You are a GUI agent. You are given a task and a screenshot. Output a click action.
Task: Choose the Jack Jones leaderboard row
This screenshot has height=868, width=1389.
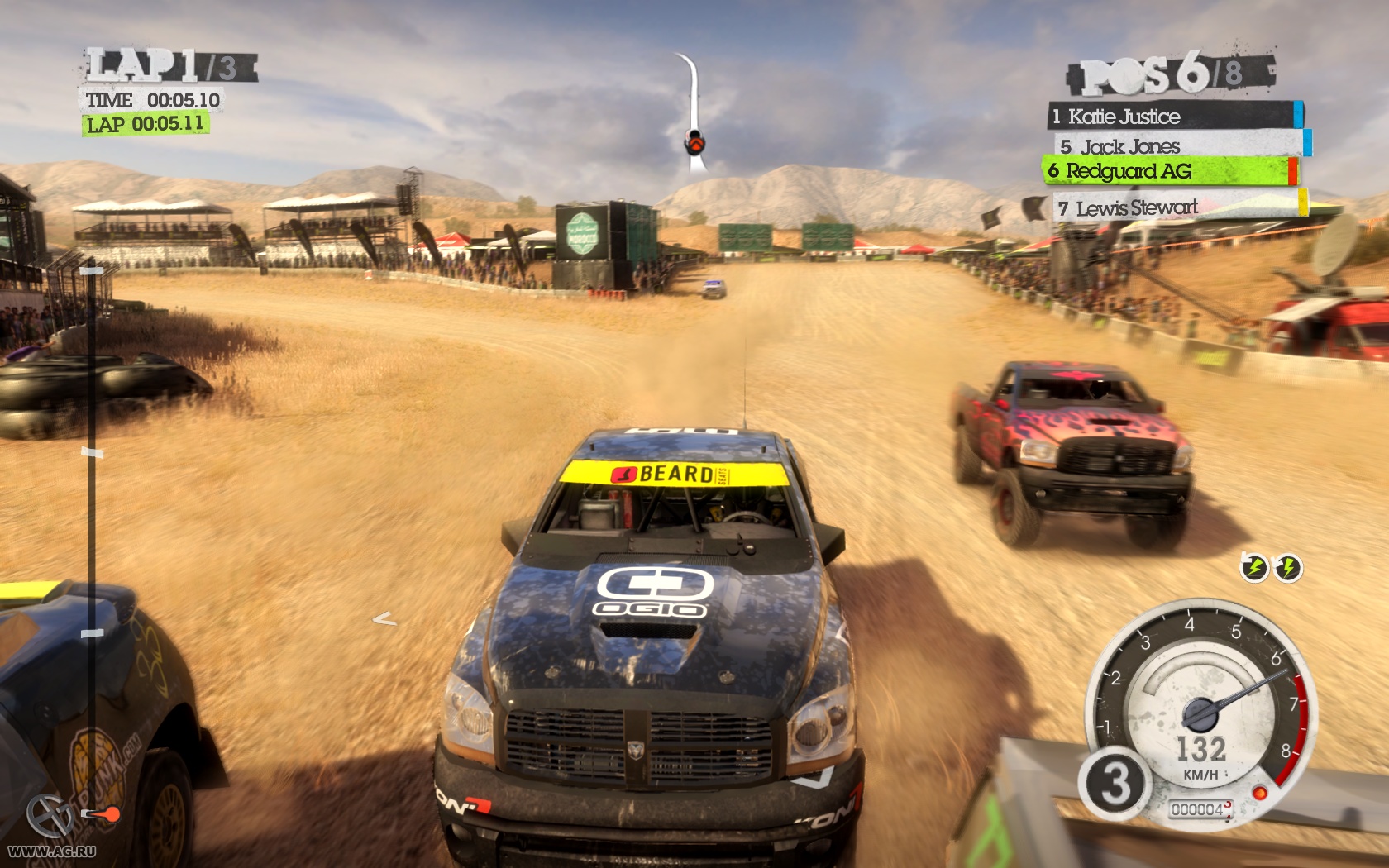[1177, 146]
